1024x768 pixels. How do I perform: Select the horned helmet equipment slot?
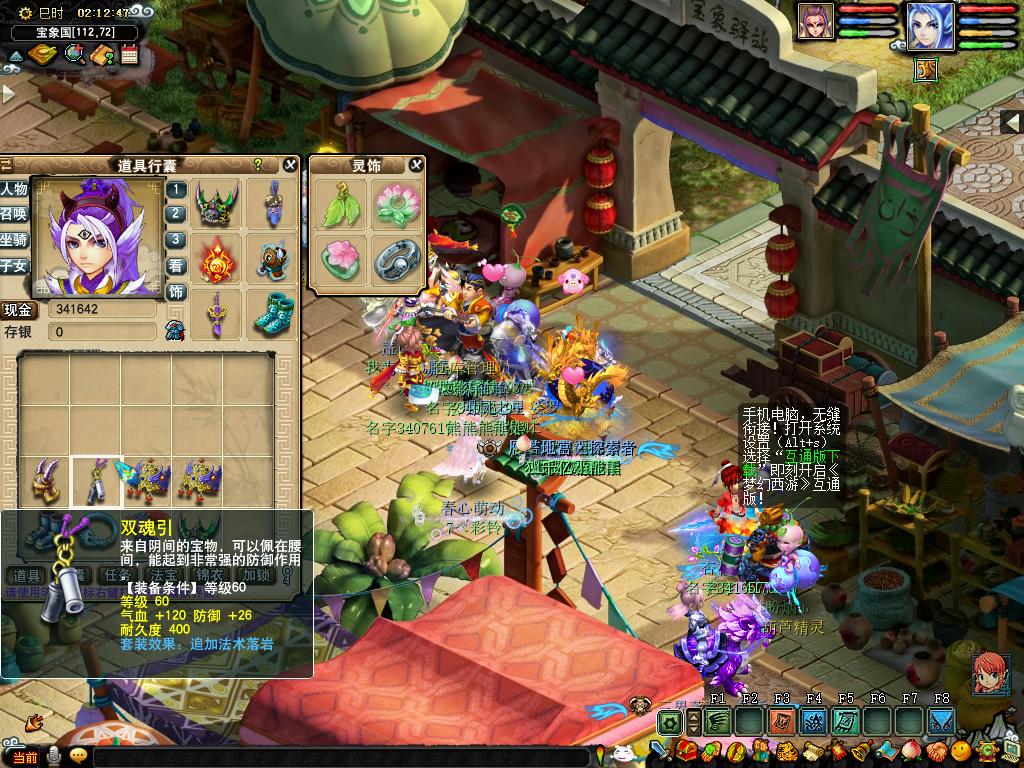[x=216, y=203]
